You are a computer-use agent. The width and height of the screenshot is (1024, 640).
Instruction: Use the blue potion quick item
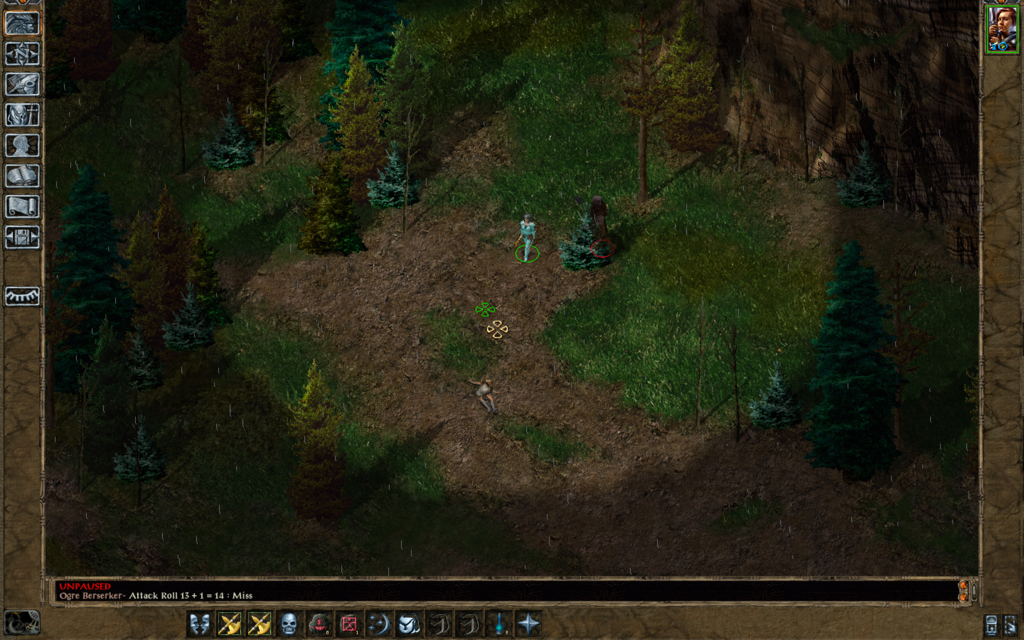[x=498, y=624]
